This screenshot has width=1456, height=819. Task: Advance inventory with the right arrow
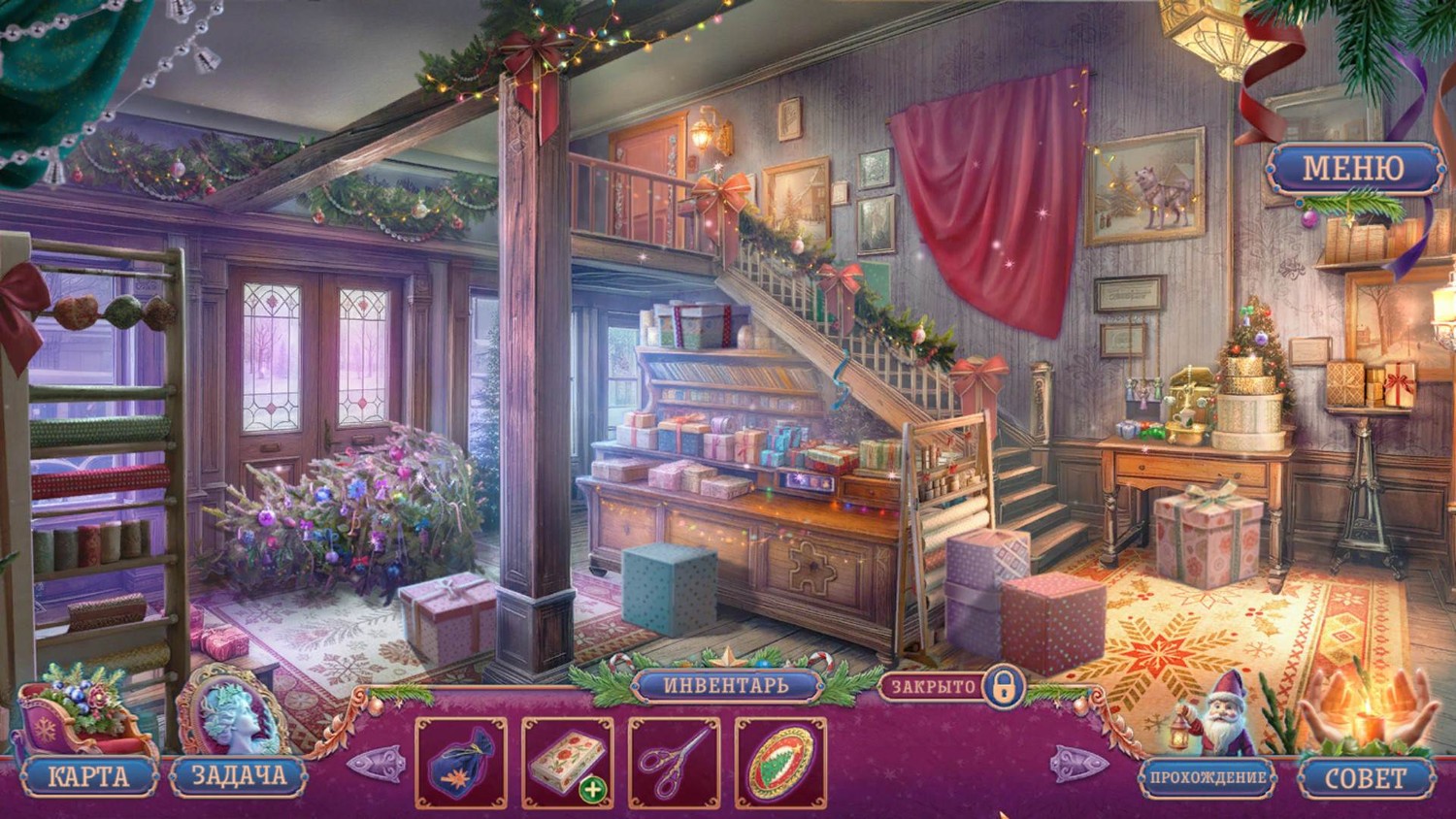point(1077,764)
